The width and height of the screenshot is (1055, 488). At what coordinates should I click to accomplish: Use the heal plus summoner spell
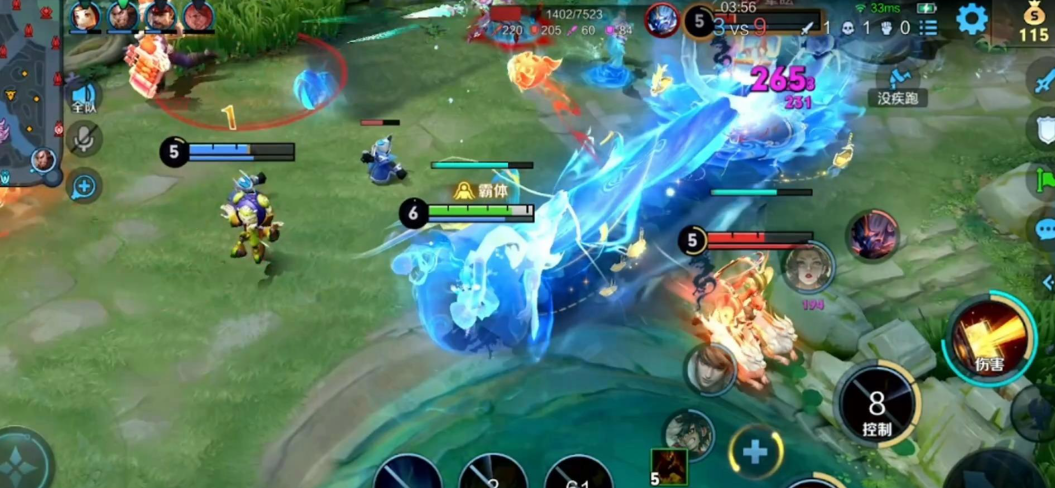tap(755, 451)
